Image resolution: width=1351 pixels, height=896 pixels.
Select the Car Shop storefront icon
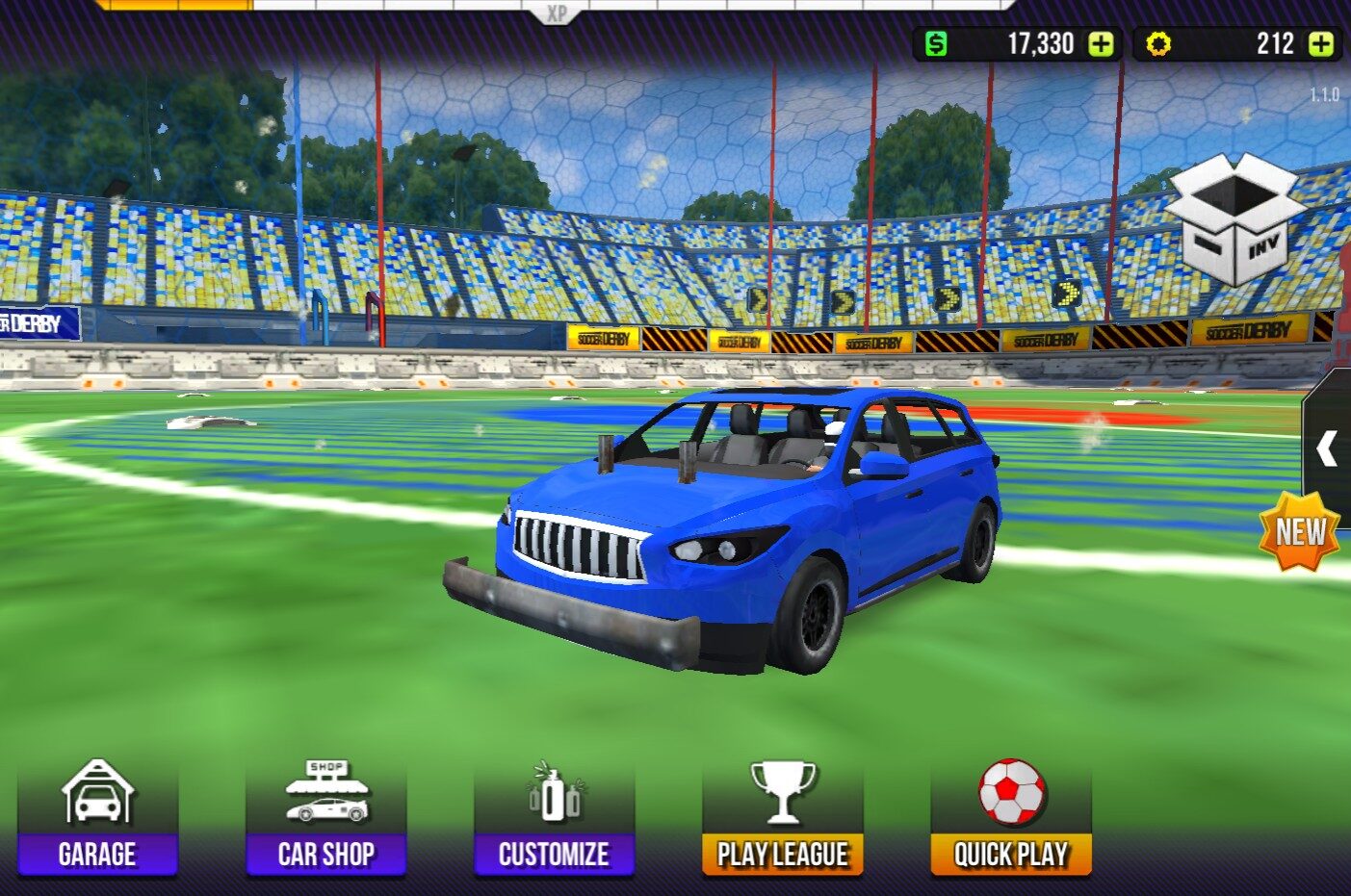[326, 793]
